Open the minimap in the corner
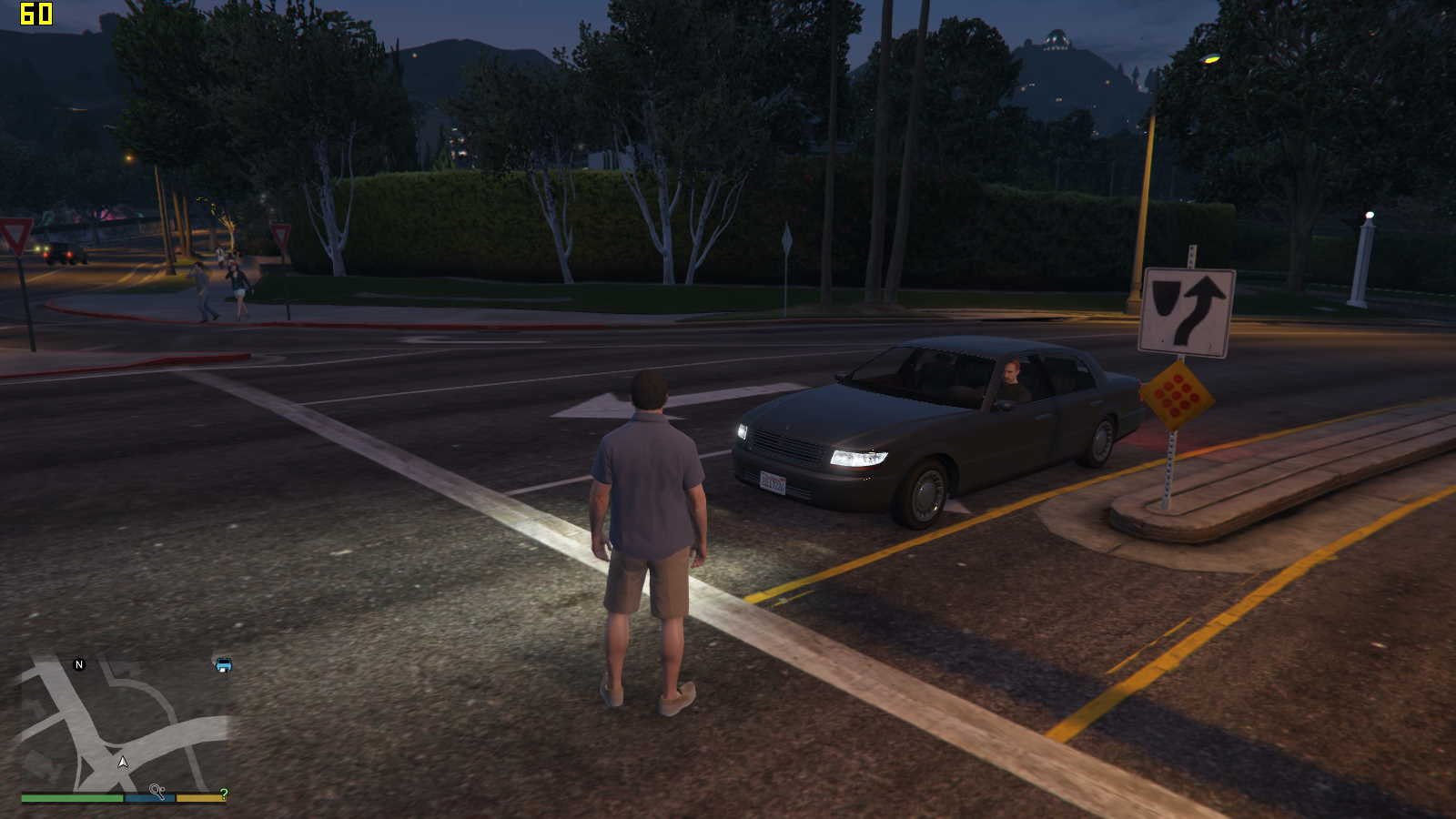Viewport: 1456px width, 819px height. [x=124, y=723]
